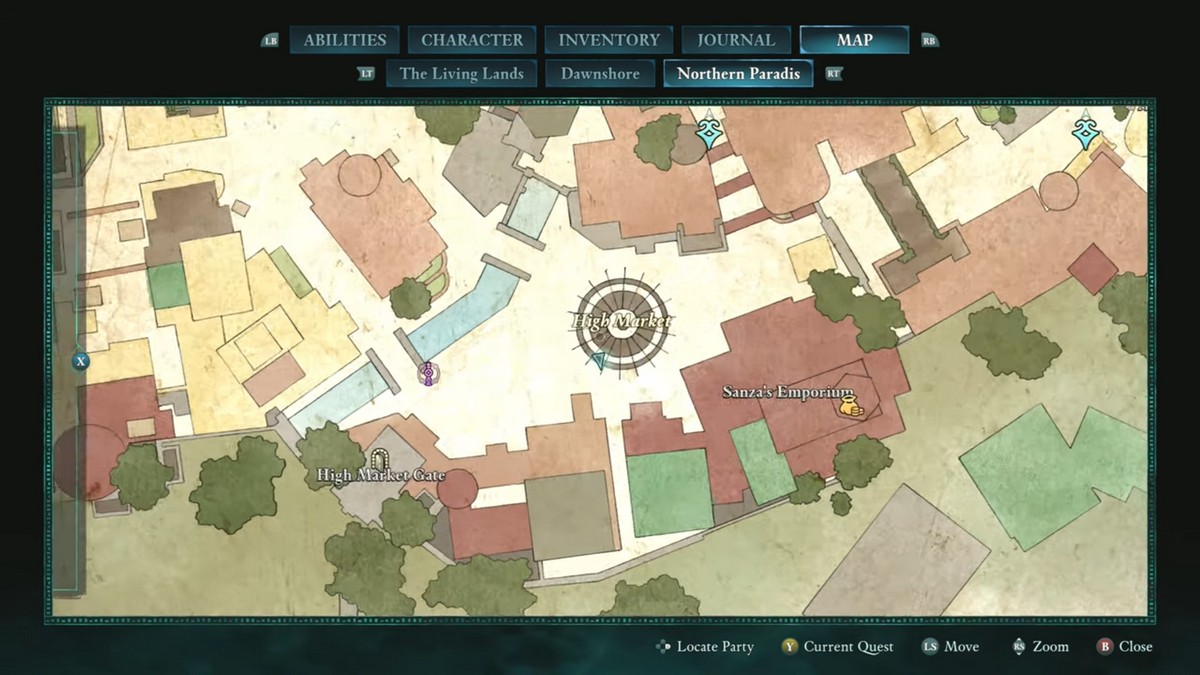Choose the Northern Paradis map tab
1200x675 pixels.
point(738,73)
